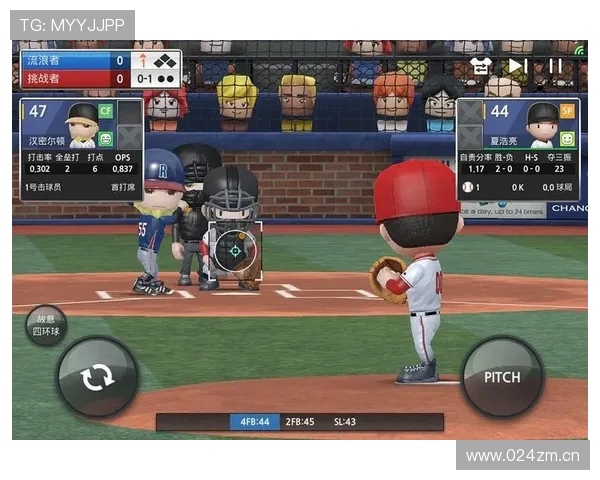Tap the circular arrows pitch-switch button
The image size is (600, 480).
(97, 377)
